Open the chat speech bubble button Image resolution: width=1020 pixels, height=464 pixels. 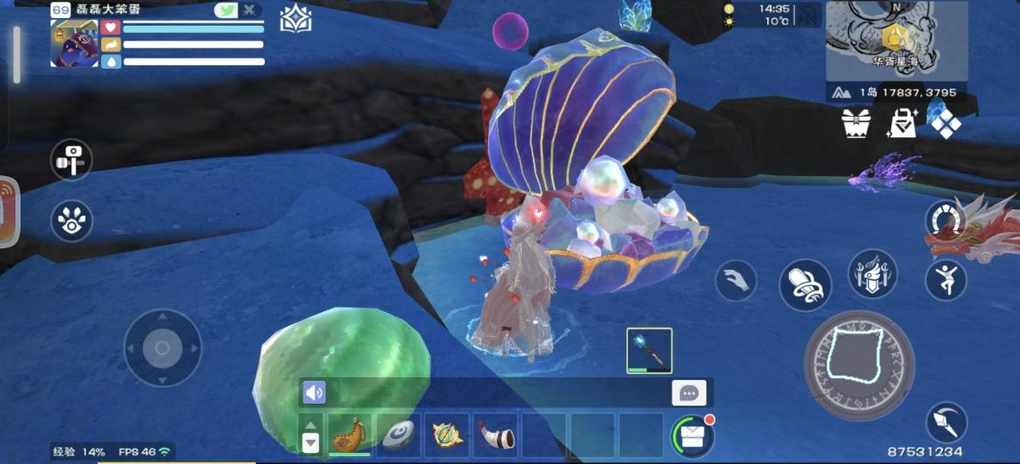coord(689,393)
